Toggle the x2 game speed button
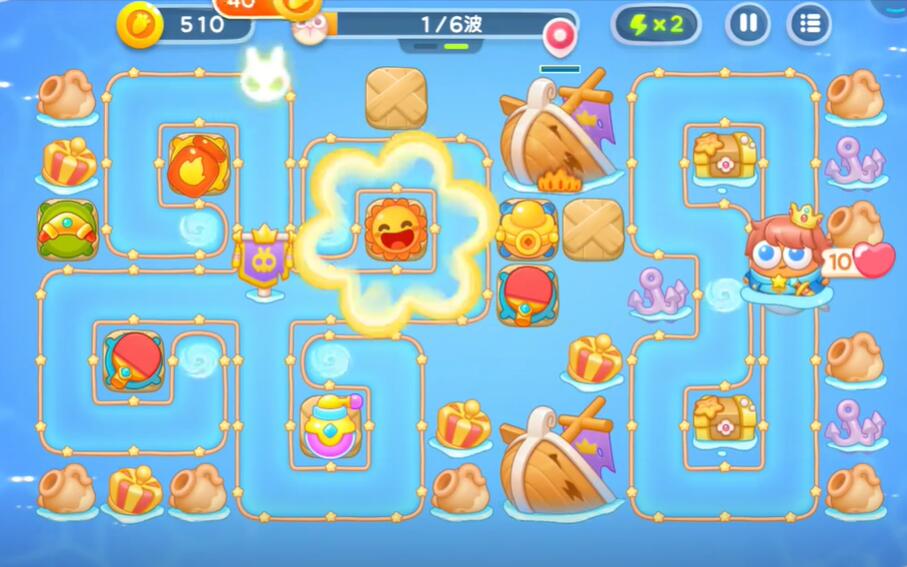 point(662,25)
